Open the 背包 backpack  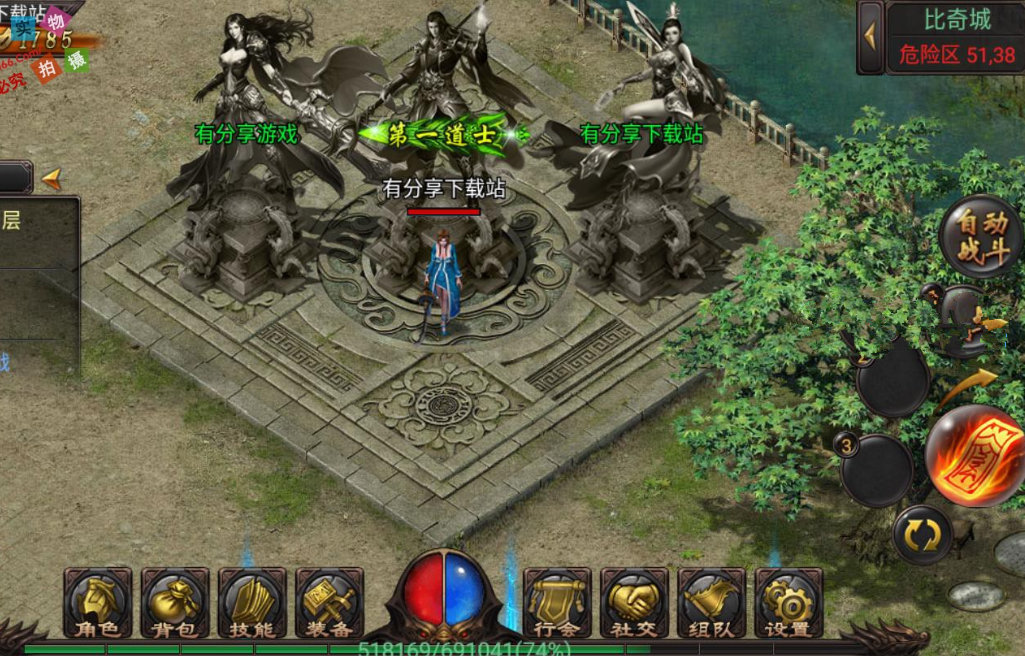click(175, 604)
